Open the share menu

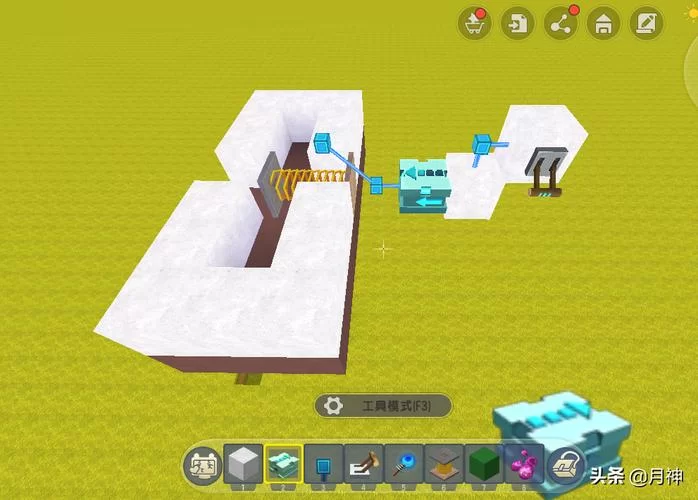pos(560,23)
